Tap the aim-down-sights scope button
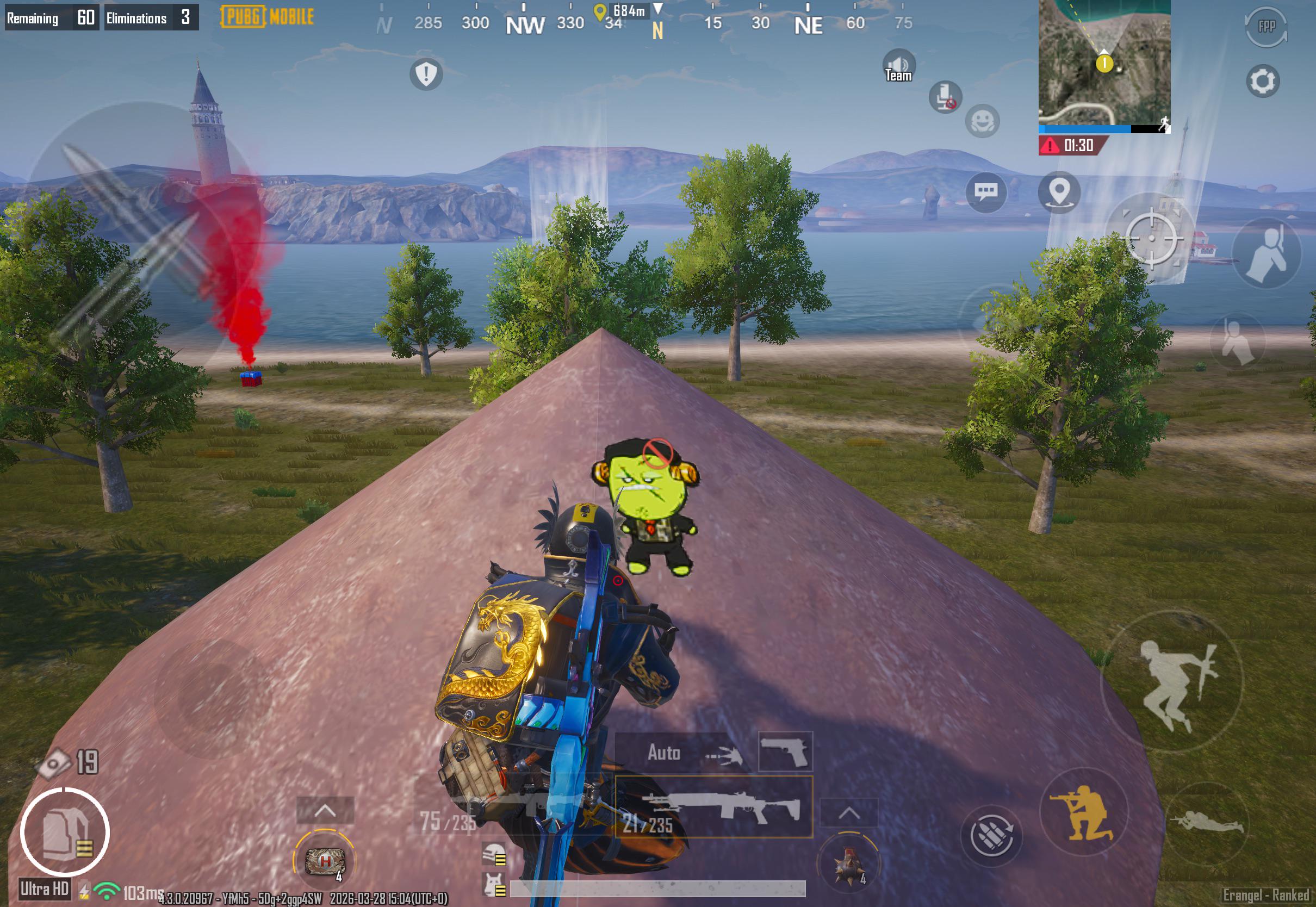The image size is (1316, 907). tap(1152, 238)
